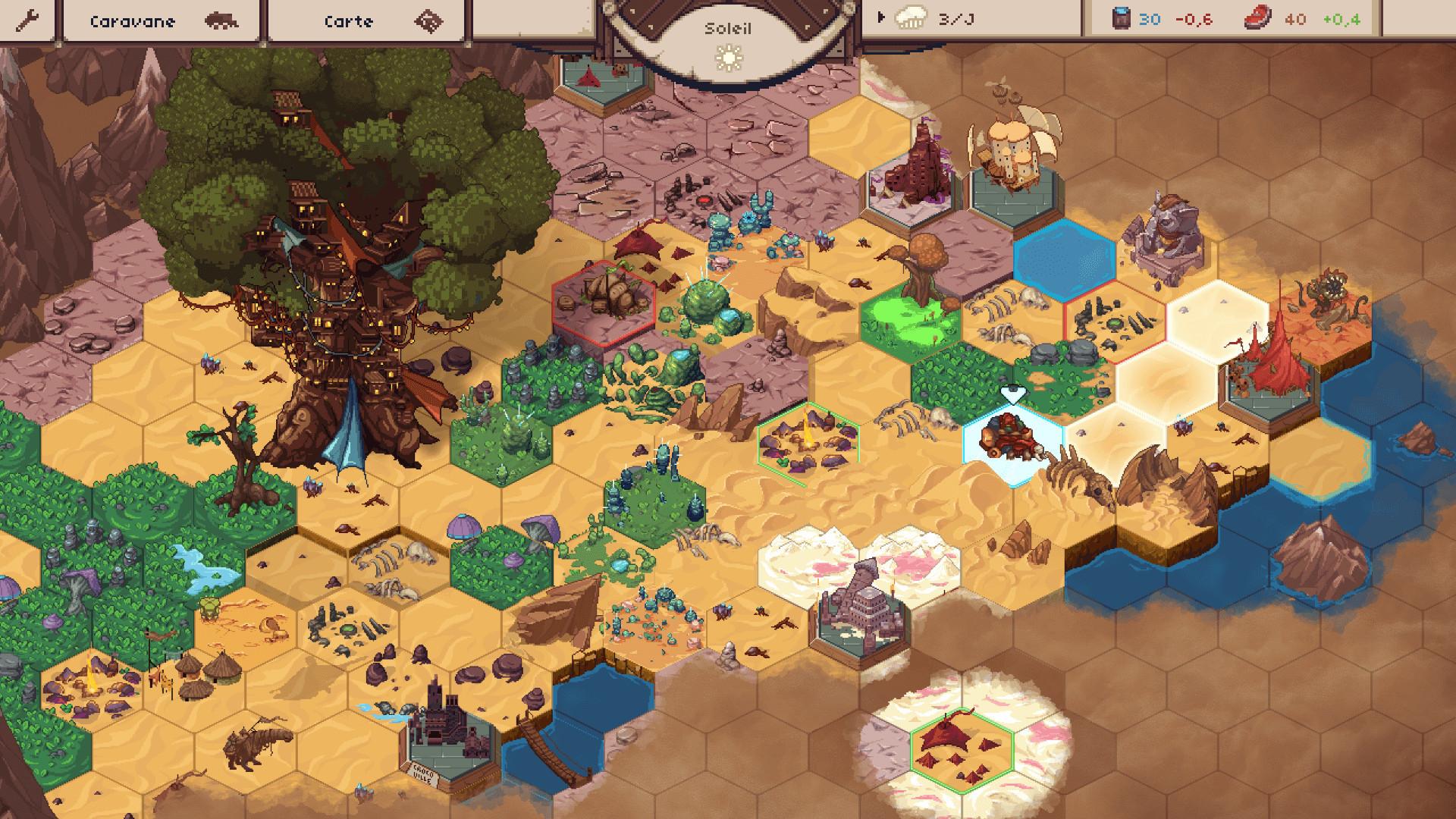Open the wrench settings menu
This screenshot has height=819, width=1456.
coord(27,20)
